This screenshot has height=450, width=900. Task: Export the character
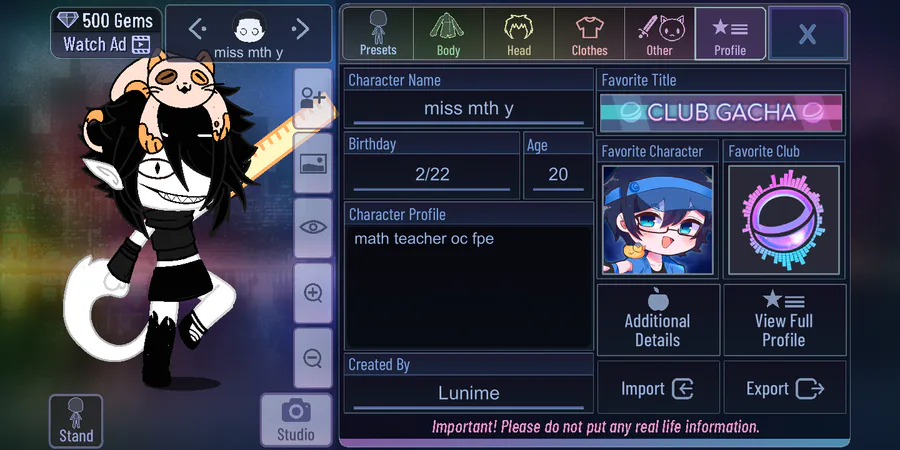tap(784, 389)
